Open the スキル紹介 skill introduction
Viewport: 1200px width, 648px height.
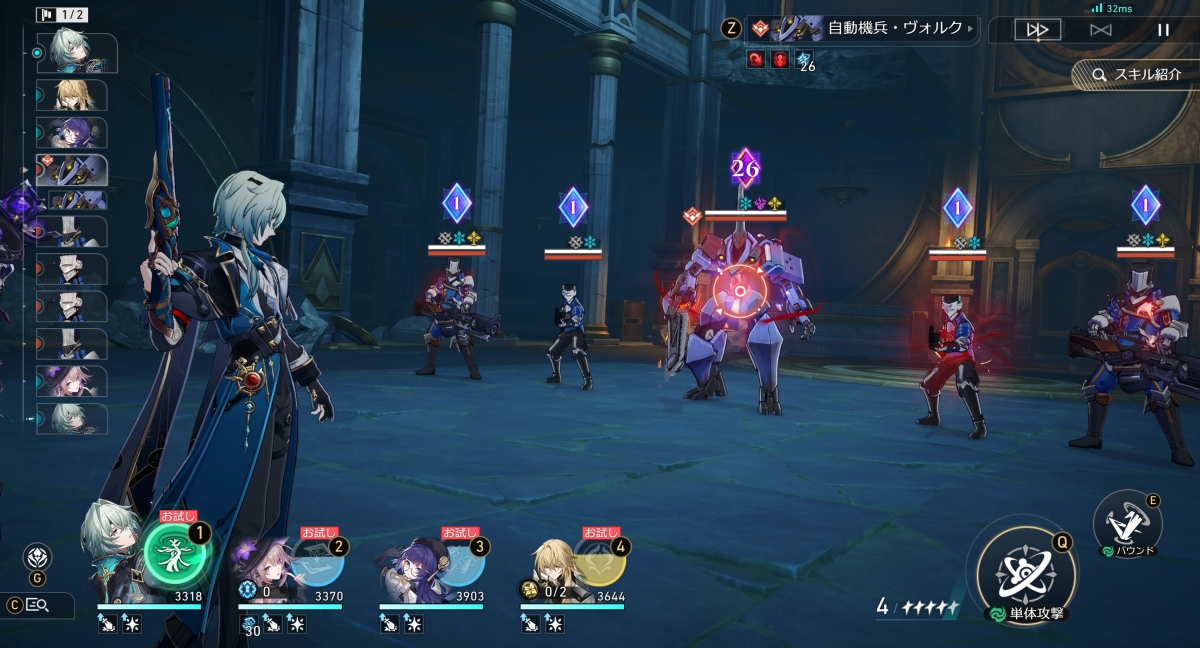(x=1136, y=75)
